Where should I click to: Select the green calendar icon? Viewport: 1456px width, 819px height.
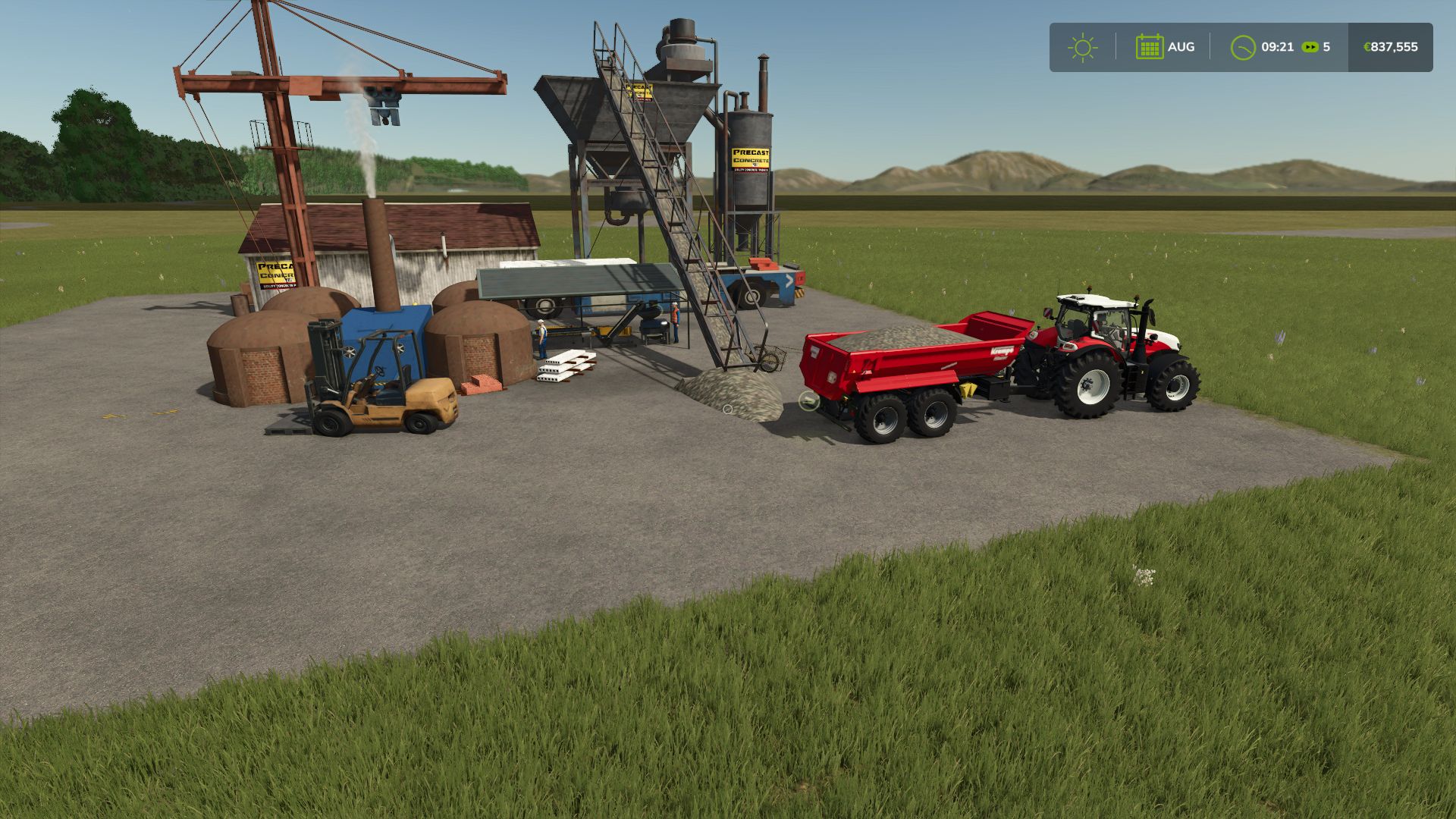point(1149,47)
